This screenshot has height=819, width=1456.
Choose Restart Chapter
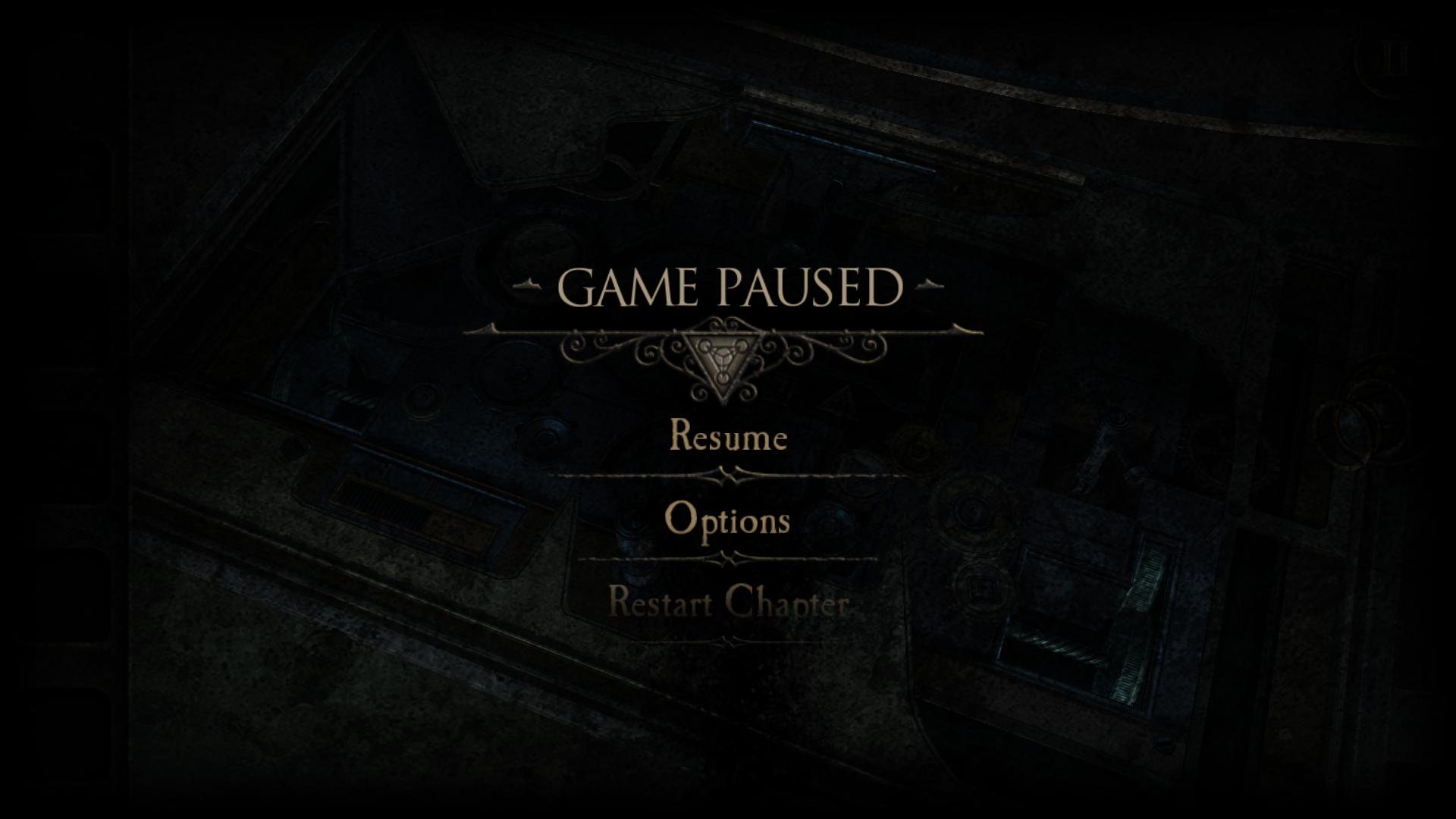(728, 604)
